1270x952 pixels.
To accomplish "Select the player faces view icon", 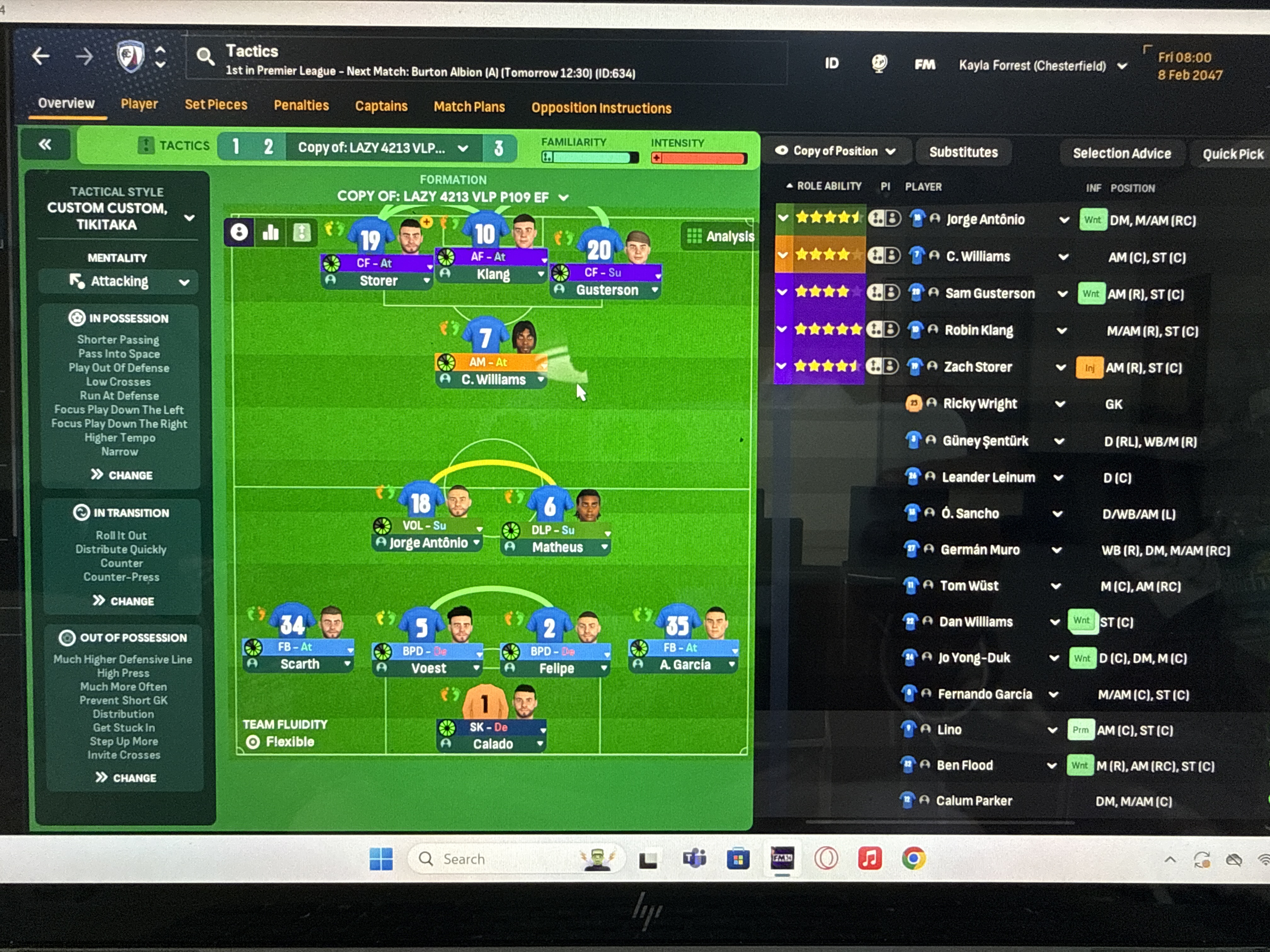I will click(239, 232).
